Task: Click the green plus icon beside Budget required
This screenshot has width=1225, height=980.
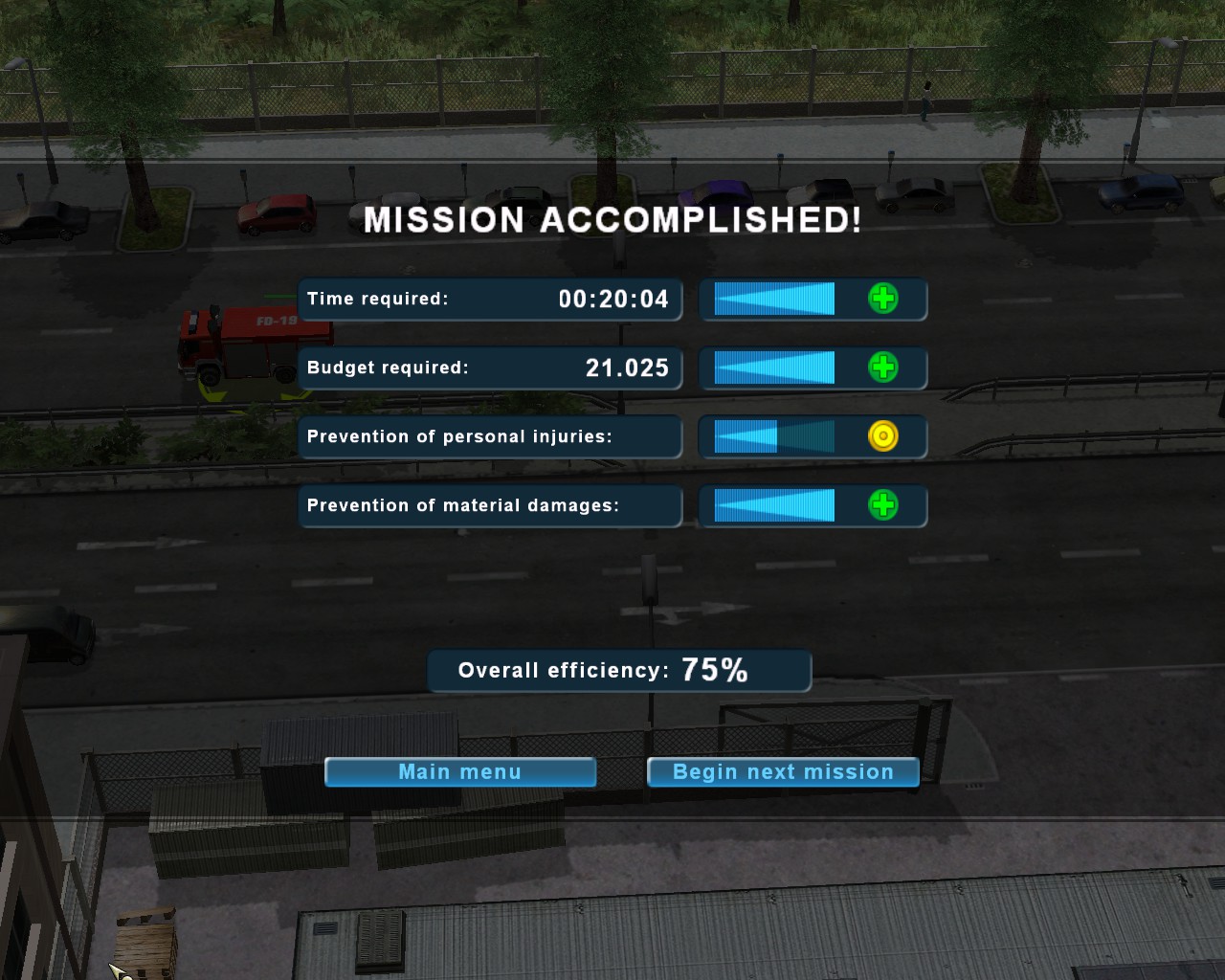Action: [885, 367]
